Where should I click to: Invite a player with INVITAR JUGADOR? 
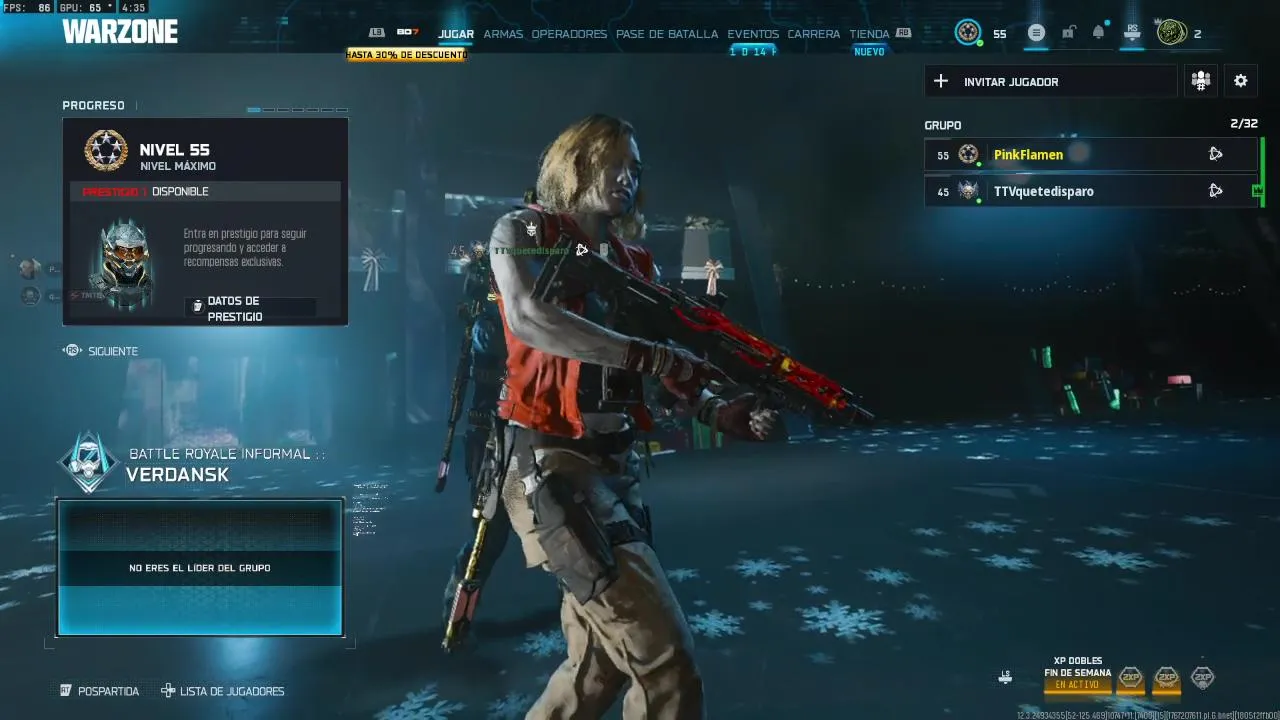coord(1050,82)
